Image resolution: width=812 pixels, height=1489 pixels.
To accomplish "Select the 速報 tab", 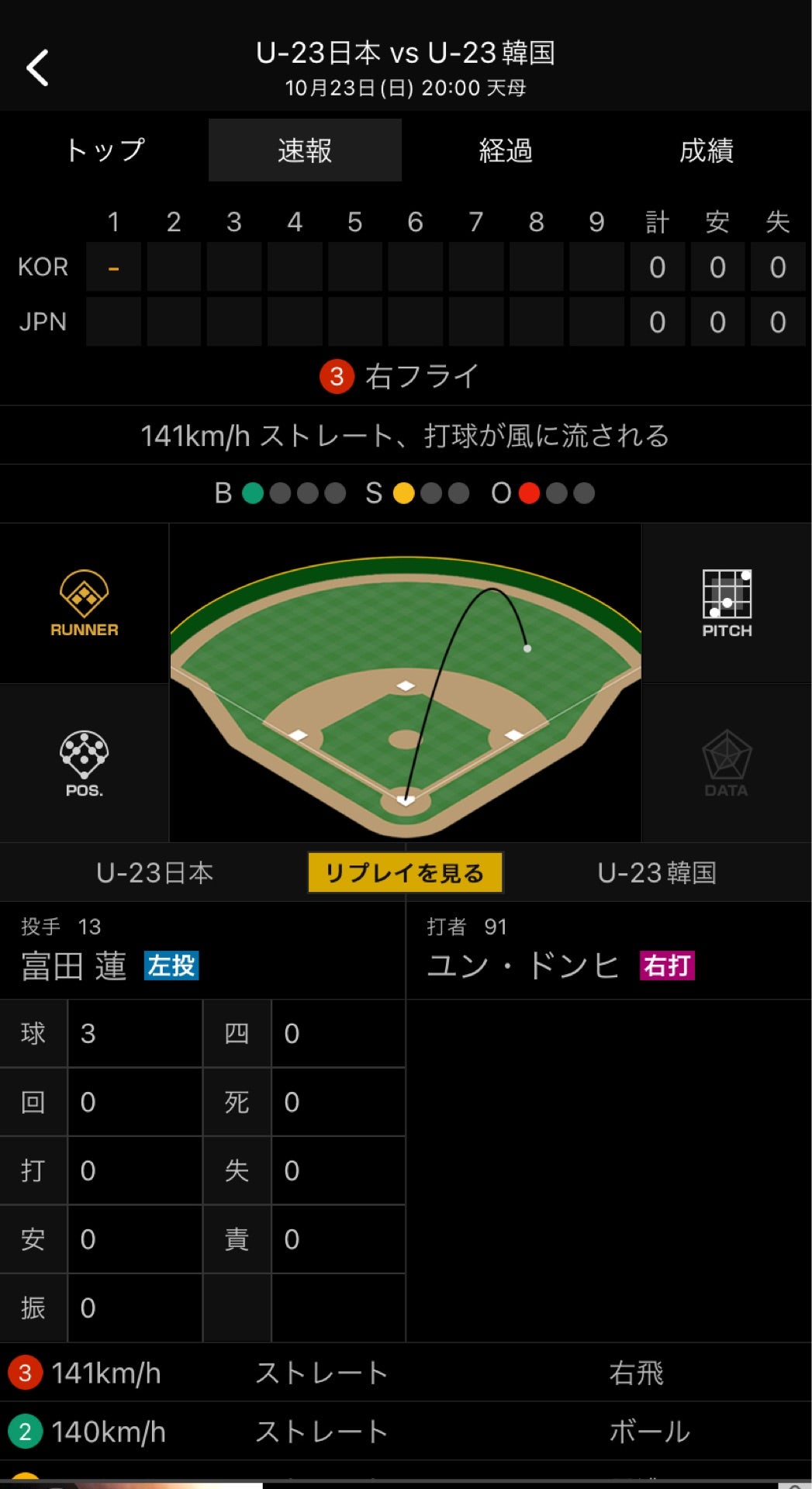I will (305, 150).
